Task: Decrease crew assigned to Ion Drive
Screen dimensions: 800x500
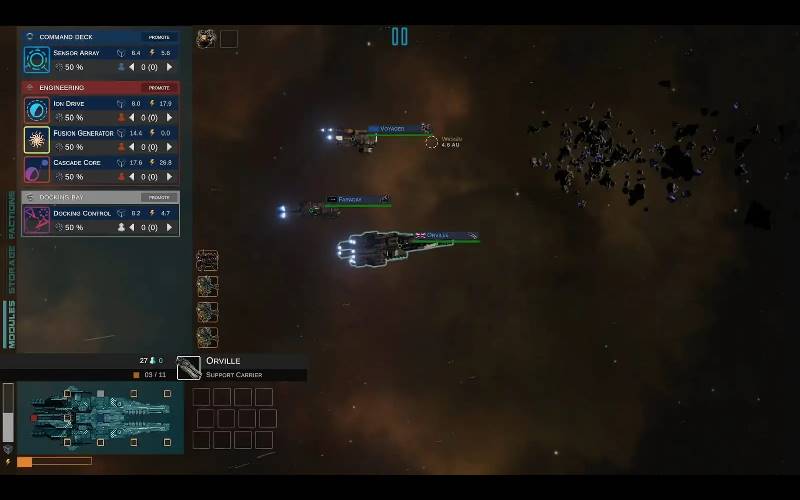Action: (132, 117)
